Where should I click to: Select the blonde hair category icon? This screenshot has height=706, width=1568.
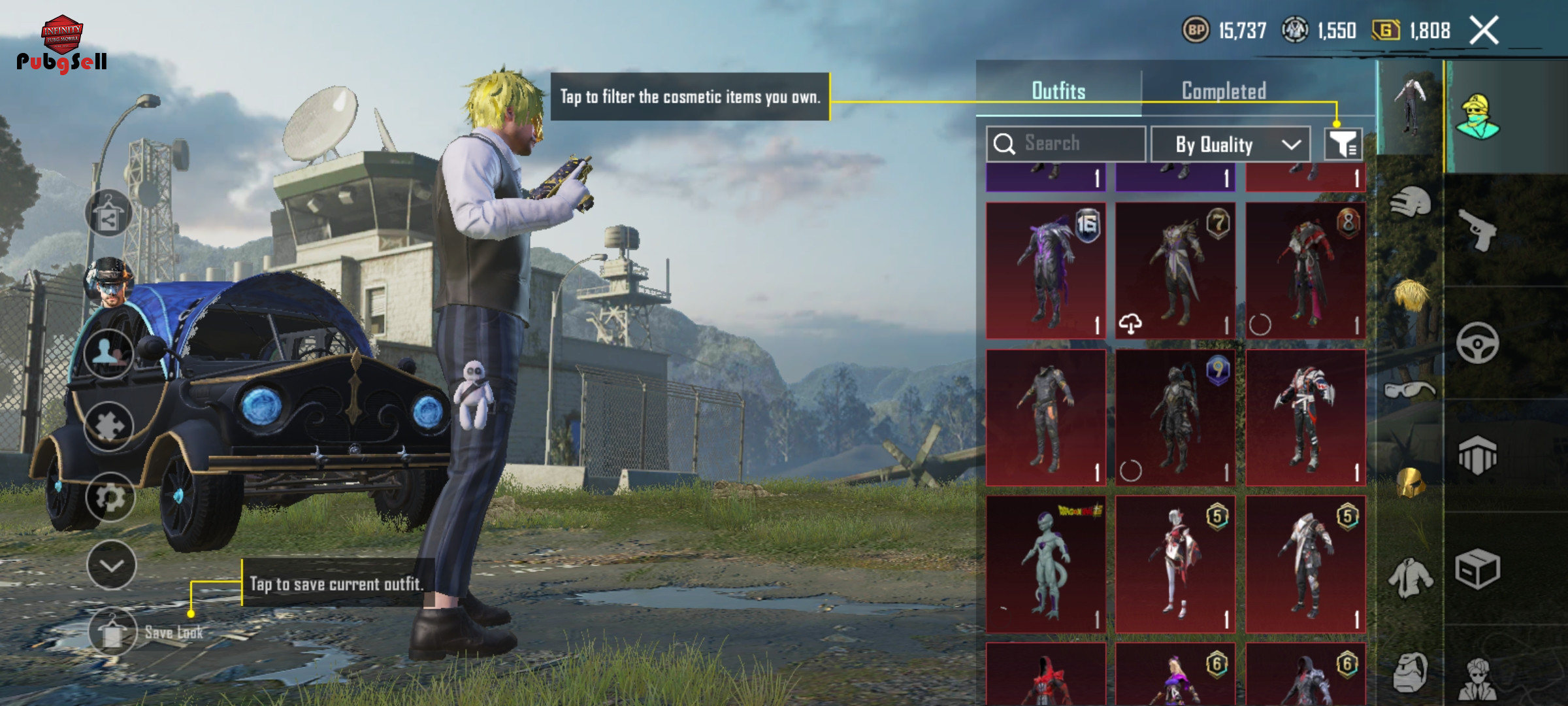pos(1410,295)
